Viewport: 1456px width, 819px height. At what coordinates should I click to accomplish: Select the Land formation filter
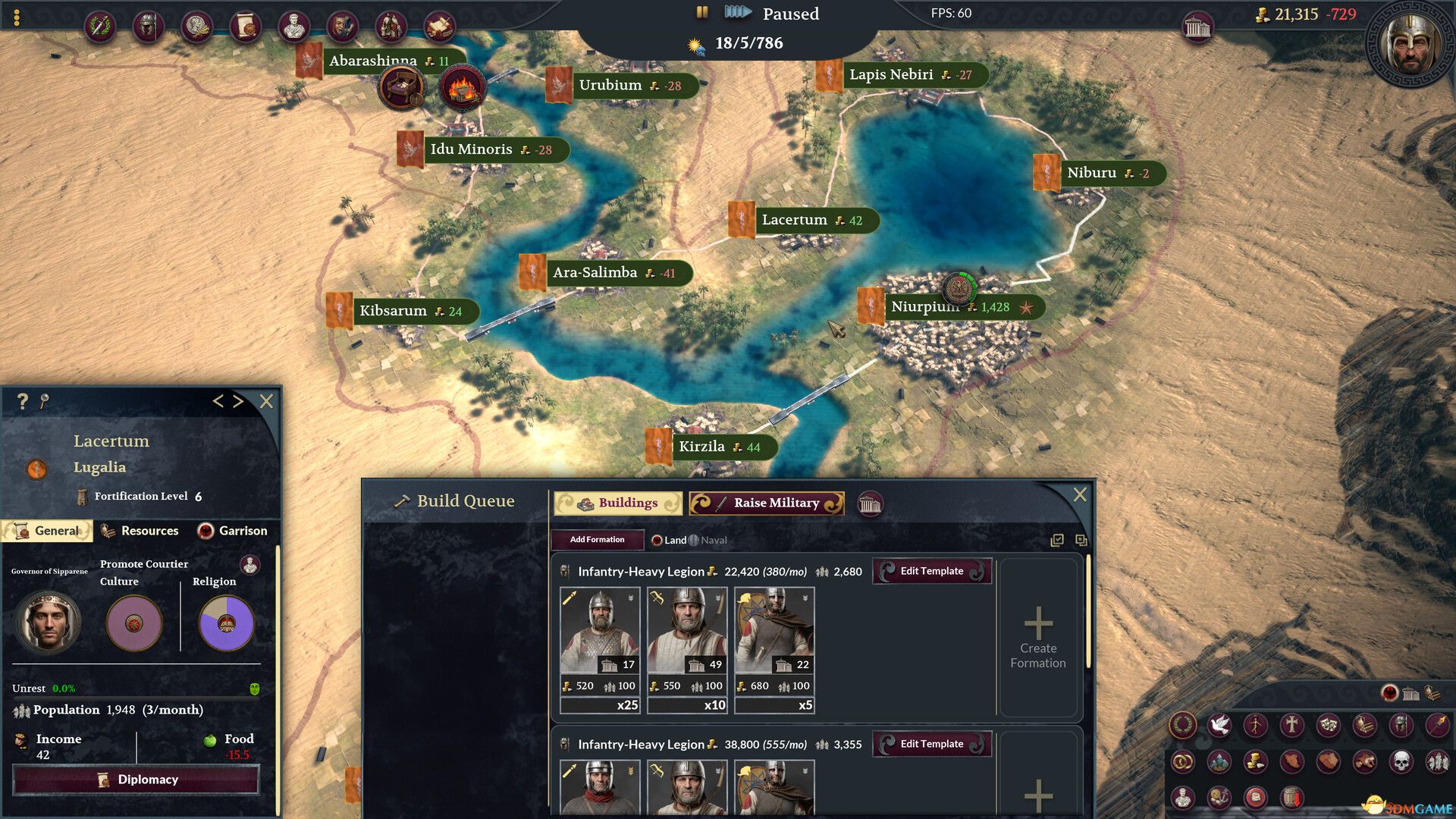click(667, 540)
